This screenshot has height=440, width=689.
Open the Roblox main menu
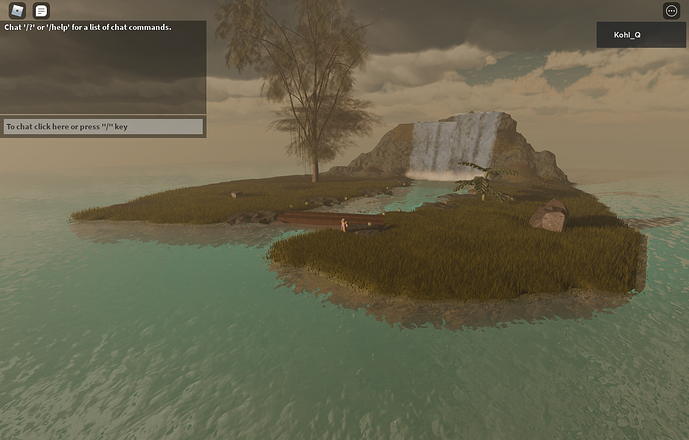coord(17,10)
